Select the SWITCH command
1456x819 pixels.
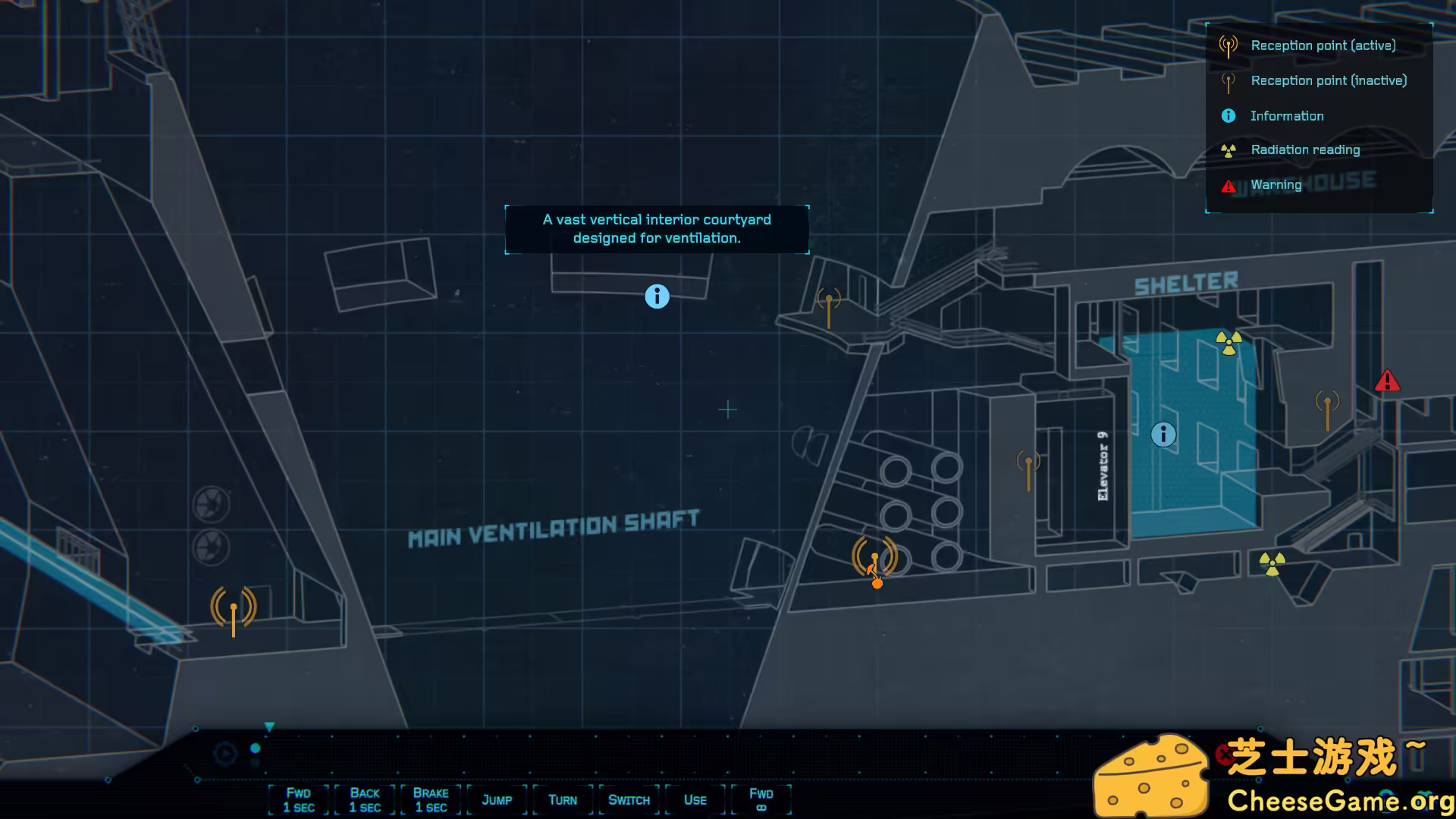(x=629, y=800)
